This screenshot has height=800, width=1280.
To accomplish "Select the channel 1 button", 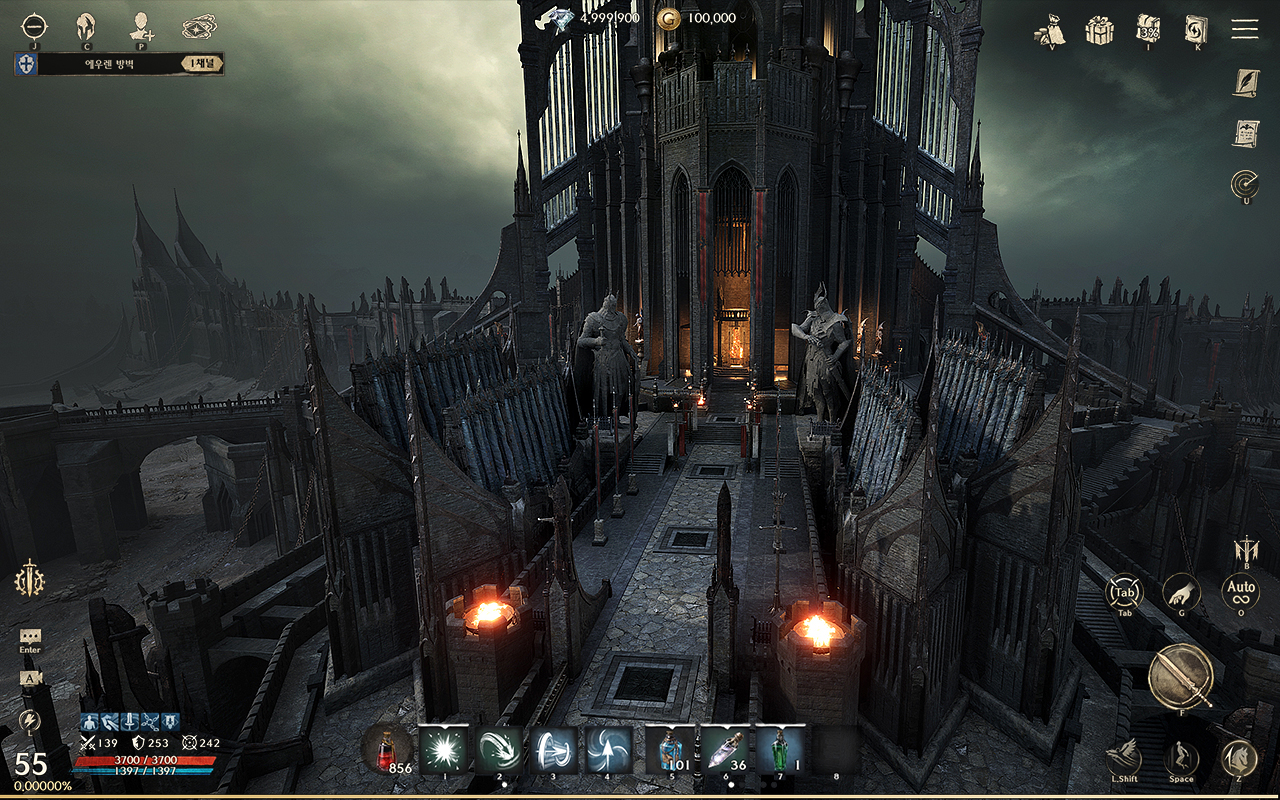I will pos(203,64).
